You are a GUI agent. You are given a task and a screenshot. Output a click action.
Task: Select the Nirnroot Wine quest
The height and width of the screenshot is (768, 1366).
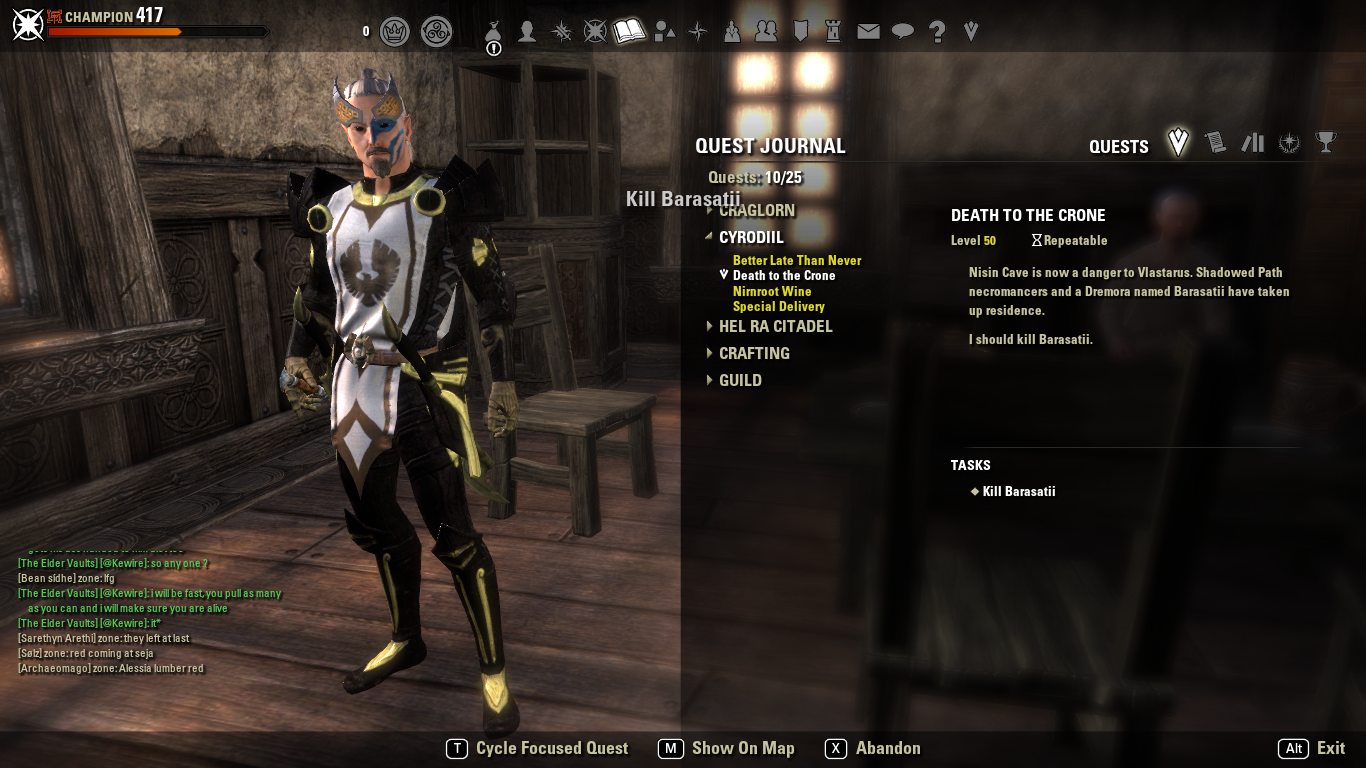click(x=772, y=292)
